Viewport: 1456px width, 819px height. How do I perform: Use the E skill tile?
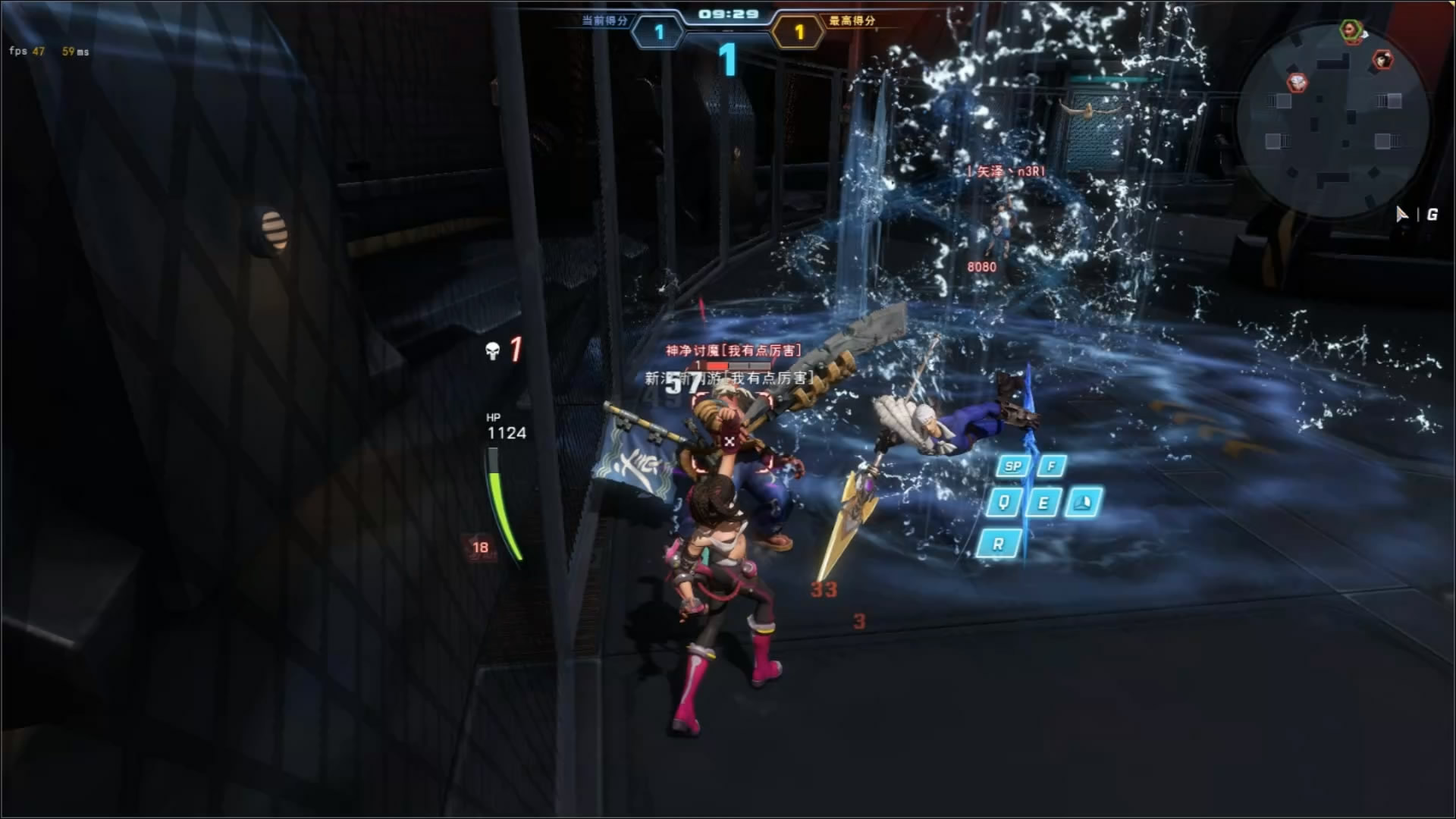coord(1043,502)
